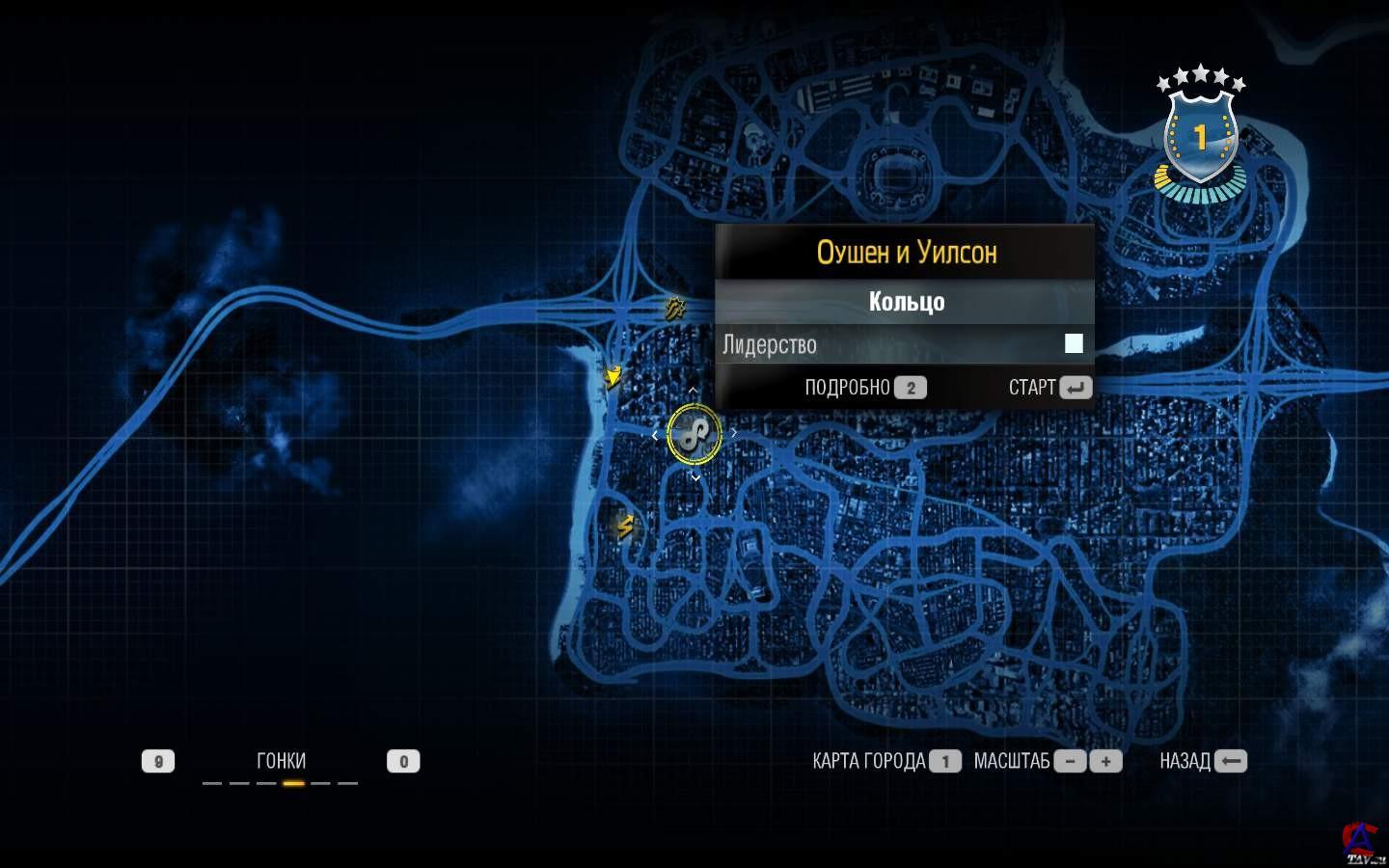Image resolution: width=1389 pixels, height=868 pixels.
Task: Toggle the Лидерство checkbox
Action: 1074,343
